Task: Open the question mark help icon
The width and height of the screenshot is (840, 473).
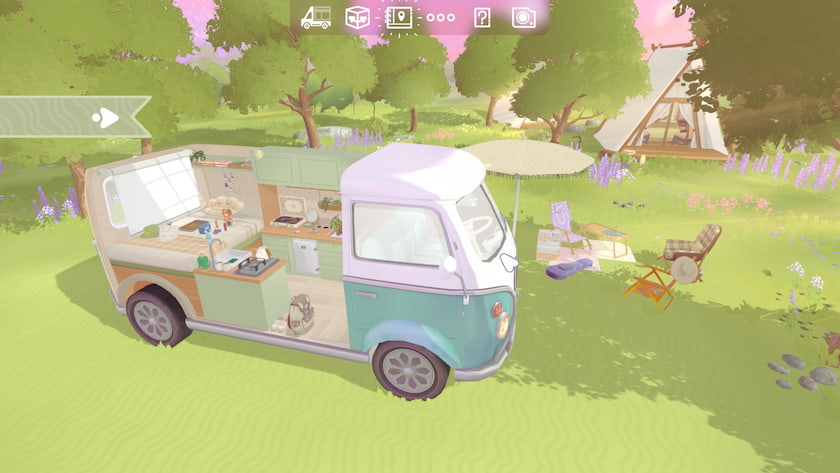Action: click(482, 17)
